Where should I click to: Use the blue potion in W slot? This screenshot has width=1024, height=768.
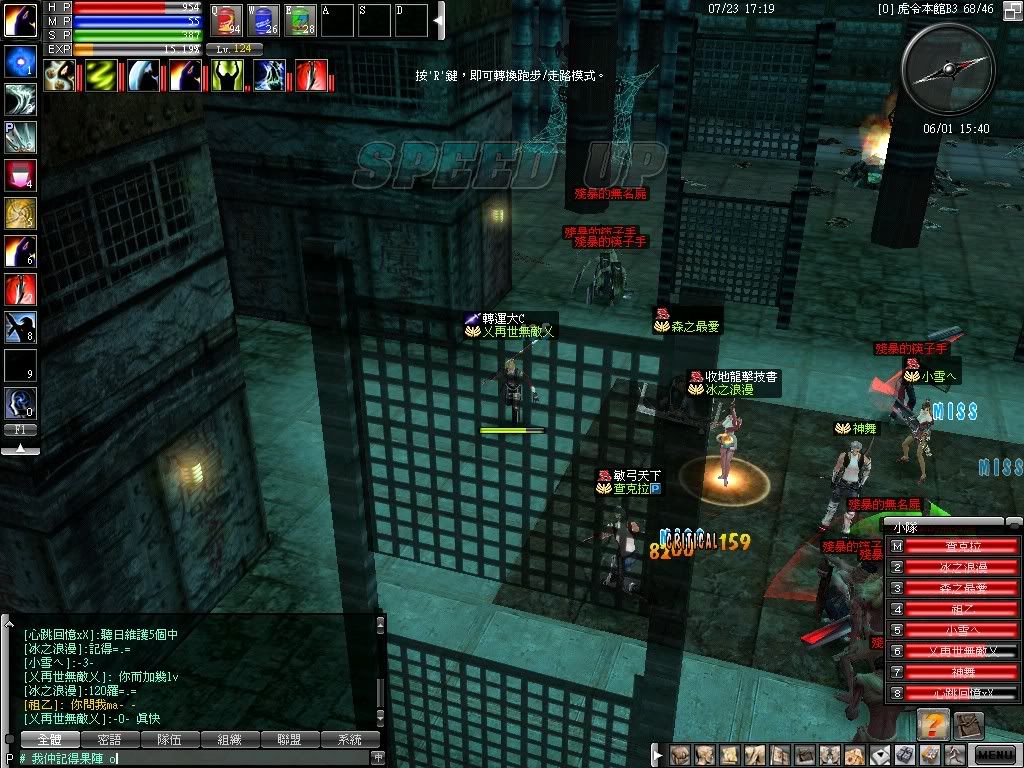click(x=263, y=20)
